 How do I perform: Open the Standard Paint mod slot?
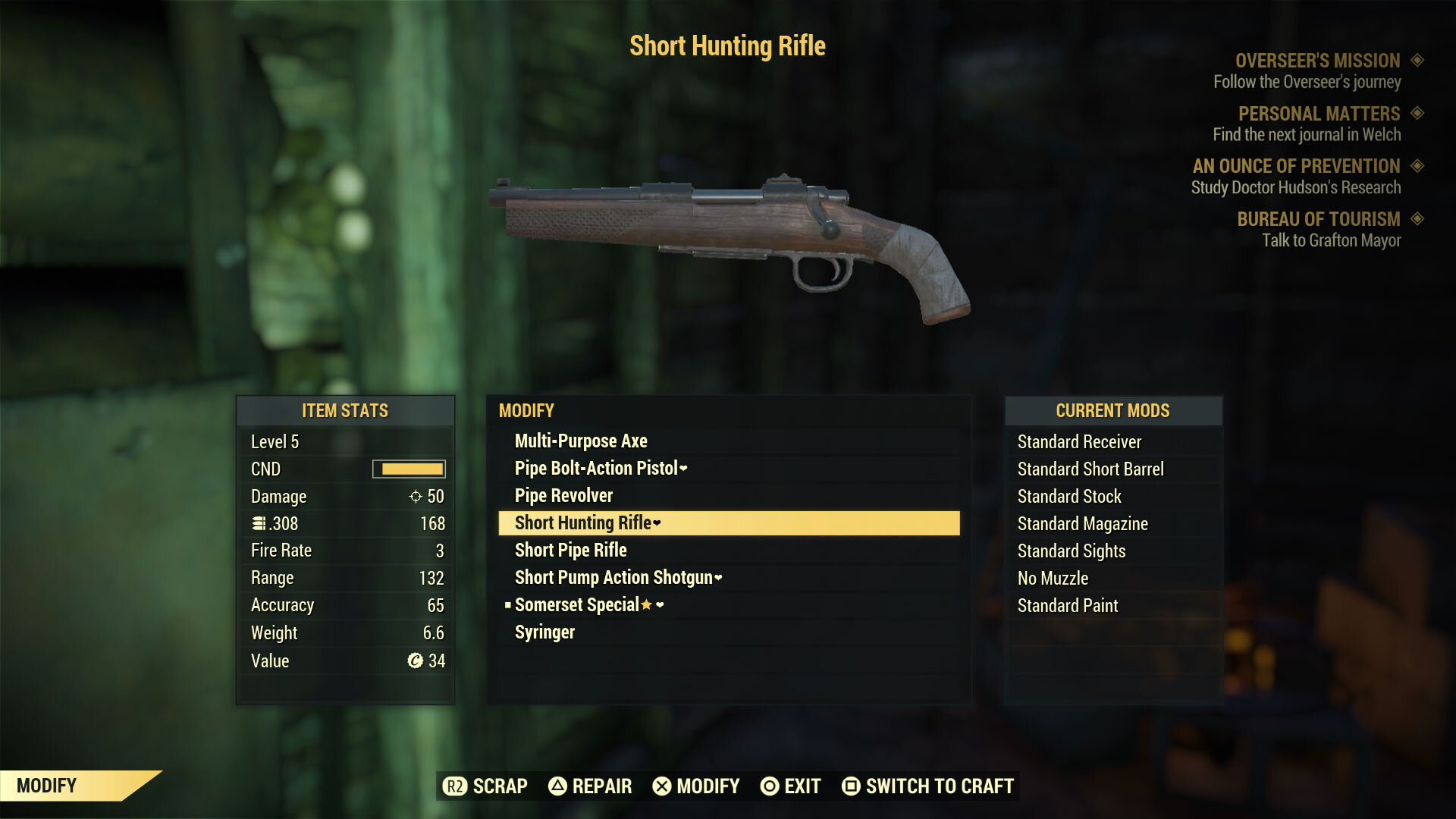[x=1068, y=606]
